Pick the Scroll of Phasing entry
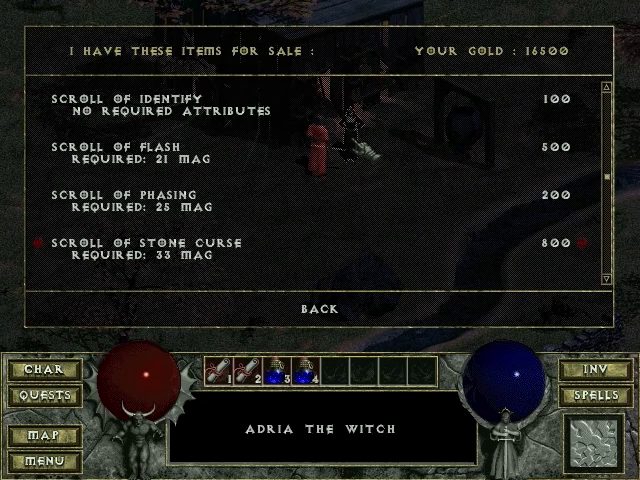640x480 pixels. (124, 195)
